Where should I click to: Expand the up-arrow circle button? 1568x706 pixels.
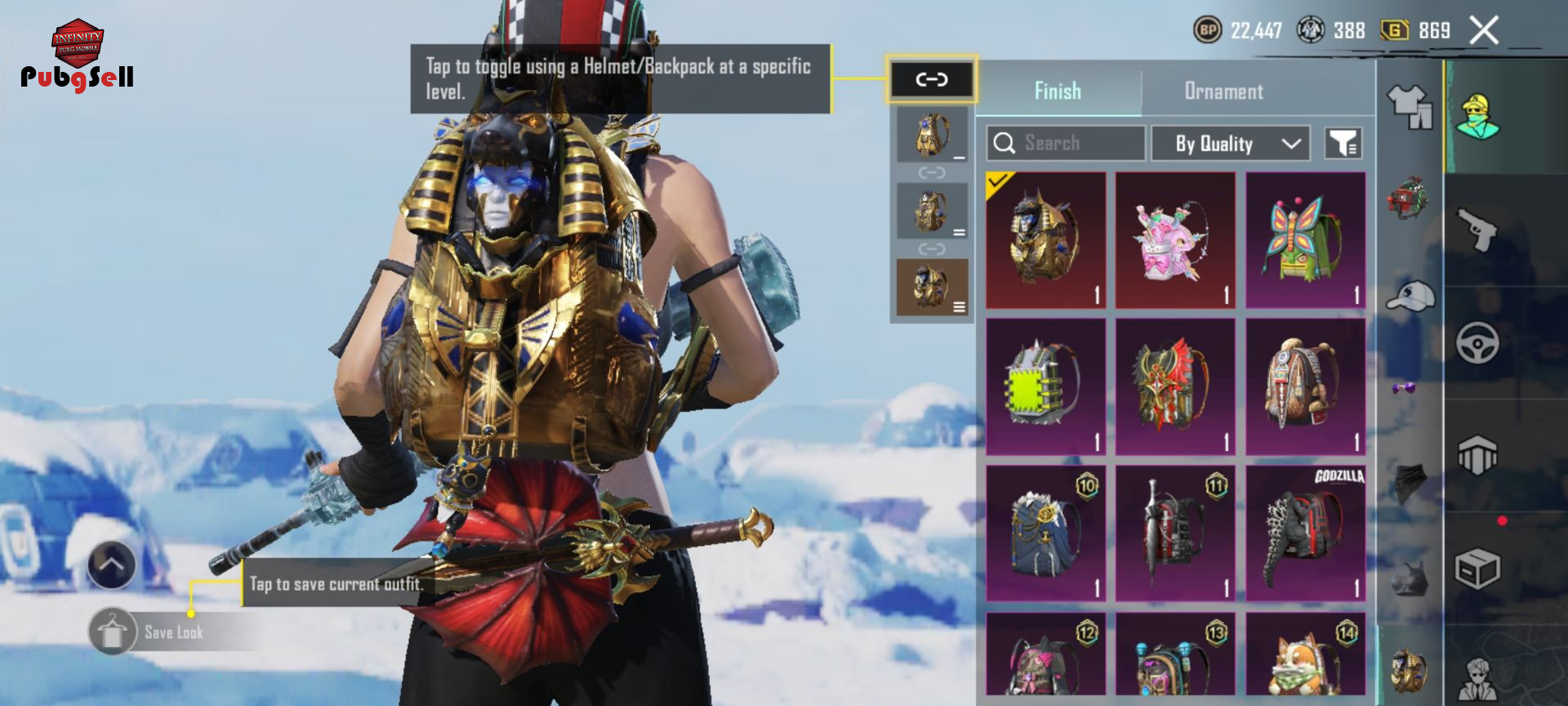(112, 565)
